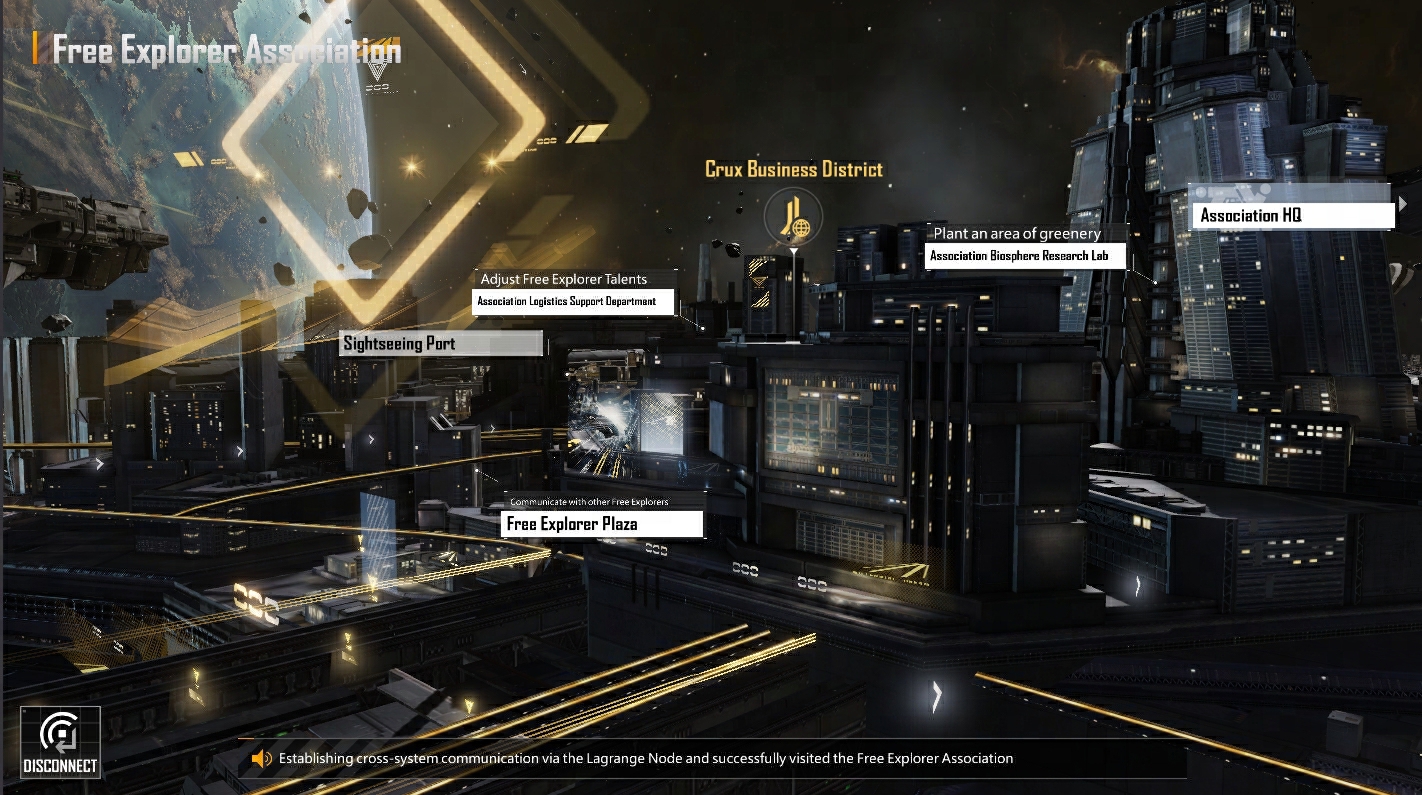Open the Association HQ location
The width and height of the screenshot is (1422, 795).
(x=1291, y=216)
